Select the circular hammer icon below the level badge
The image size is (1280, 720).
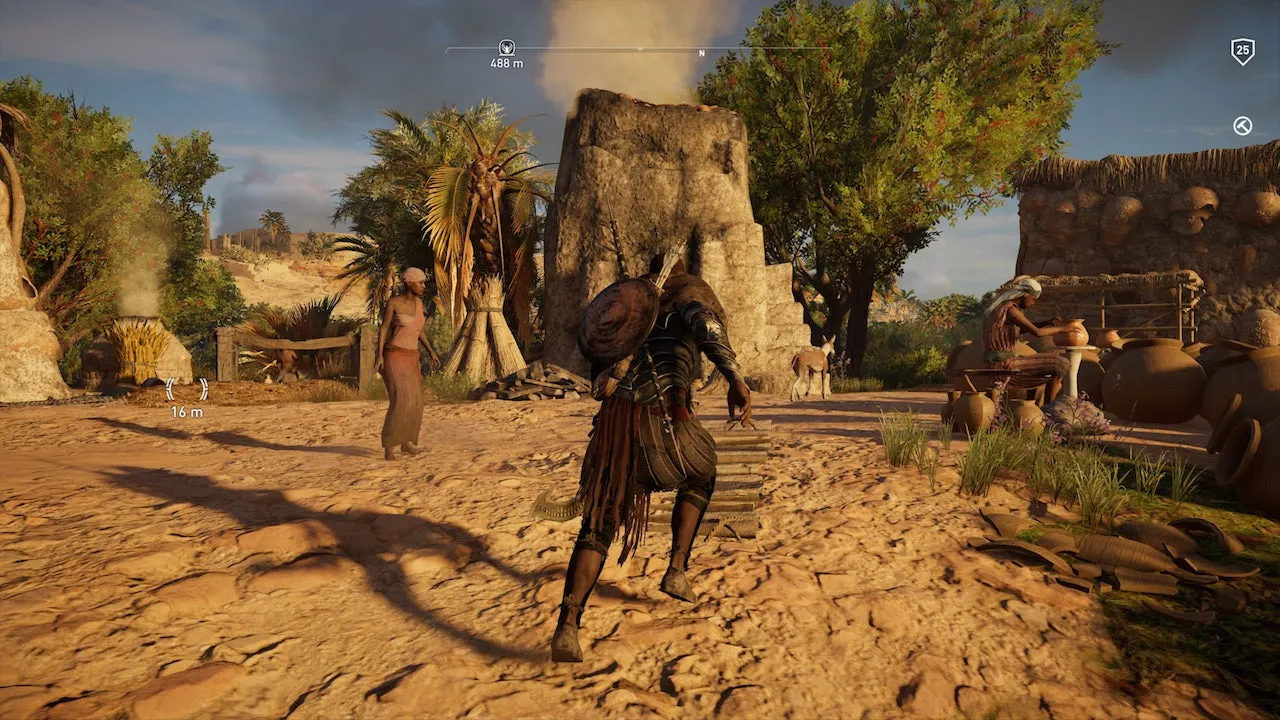pos(1242,125)
